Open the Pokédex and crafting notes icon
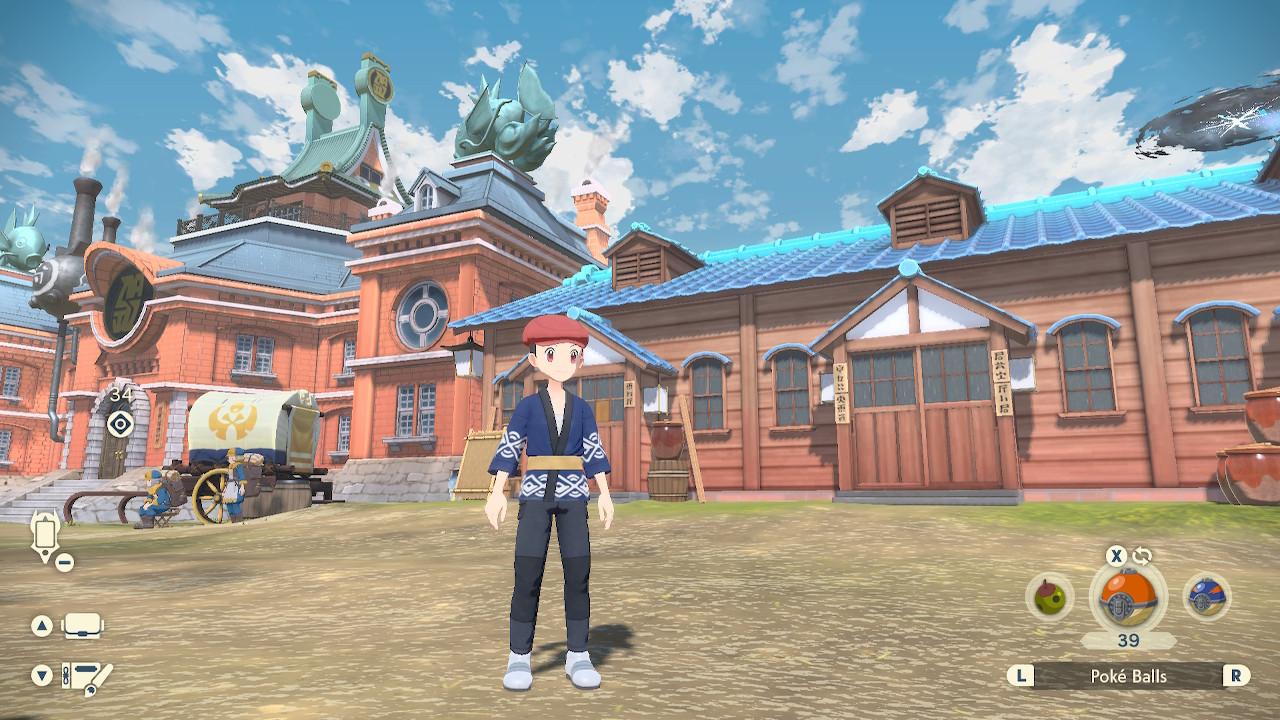The image size is (1280, 720). pos(86,676)
